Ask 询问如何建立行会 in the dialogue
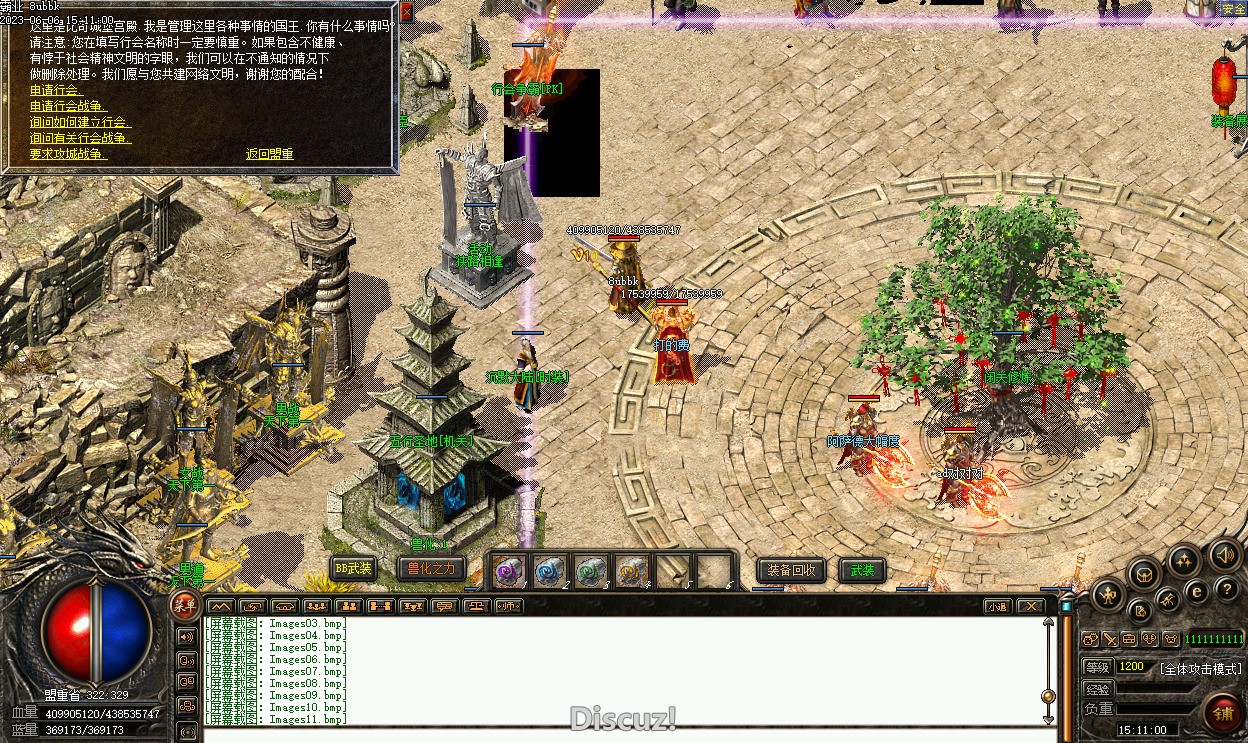 pos(80,122)
